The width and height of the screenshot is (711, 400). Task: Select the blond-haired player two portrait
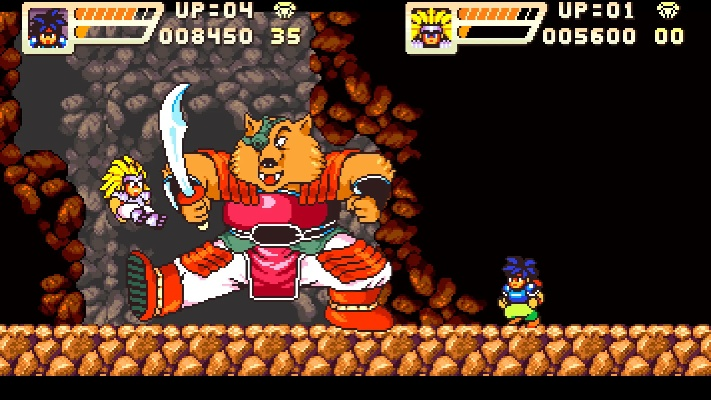pos(431,27)
